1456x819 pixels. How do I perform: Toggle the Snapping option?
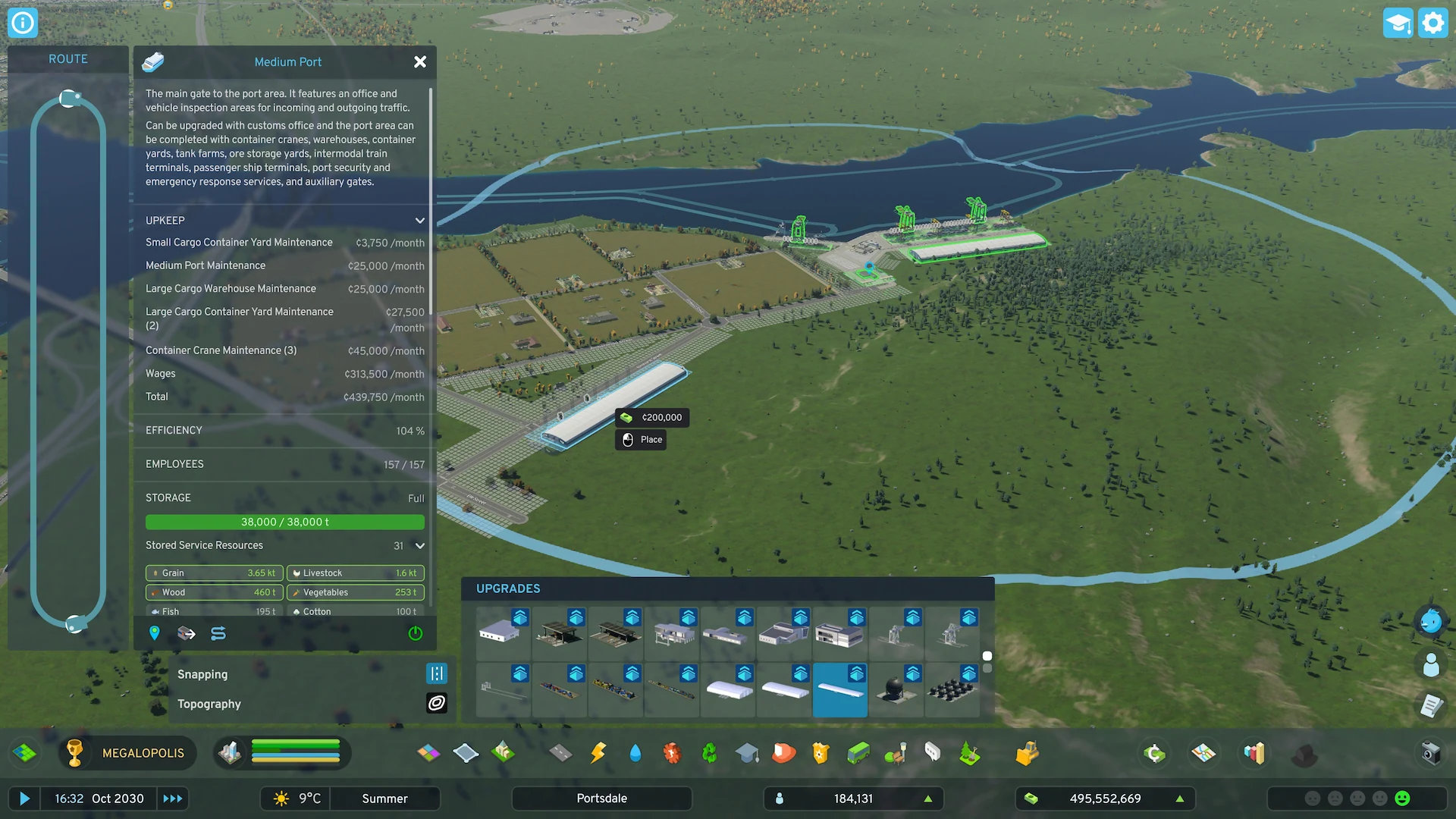(x=437, y=673)
